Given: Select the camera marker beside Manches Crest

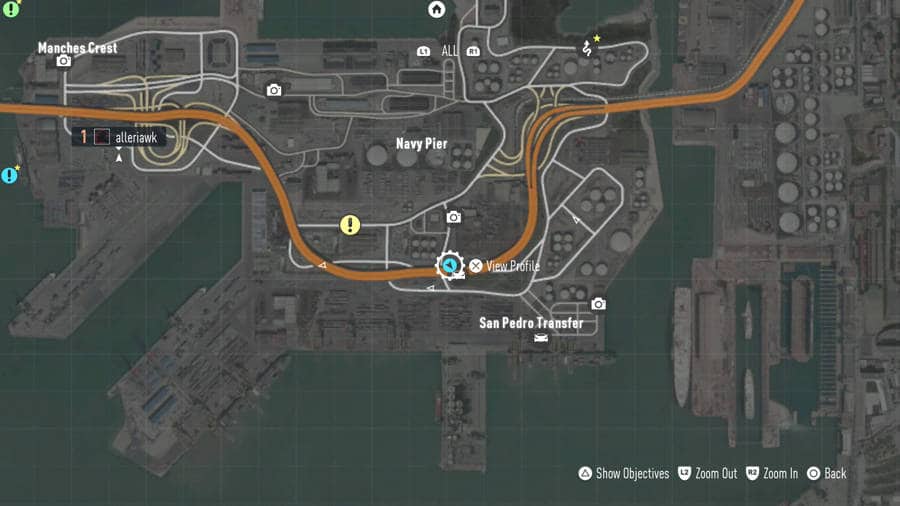Looking at the screenshot, I should pos(64,61).
